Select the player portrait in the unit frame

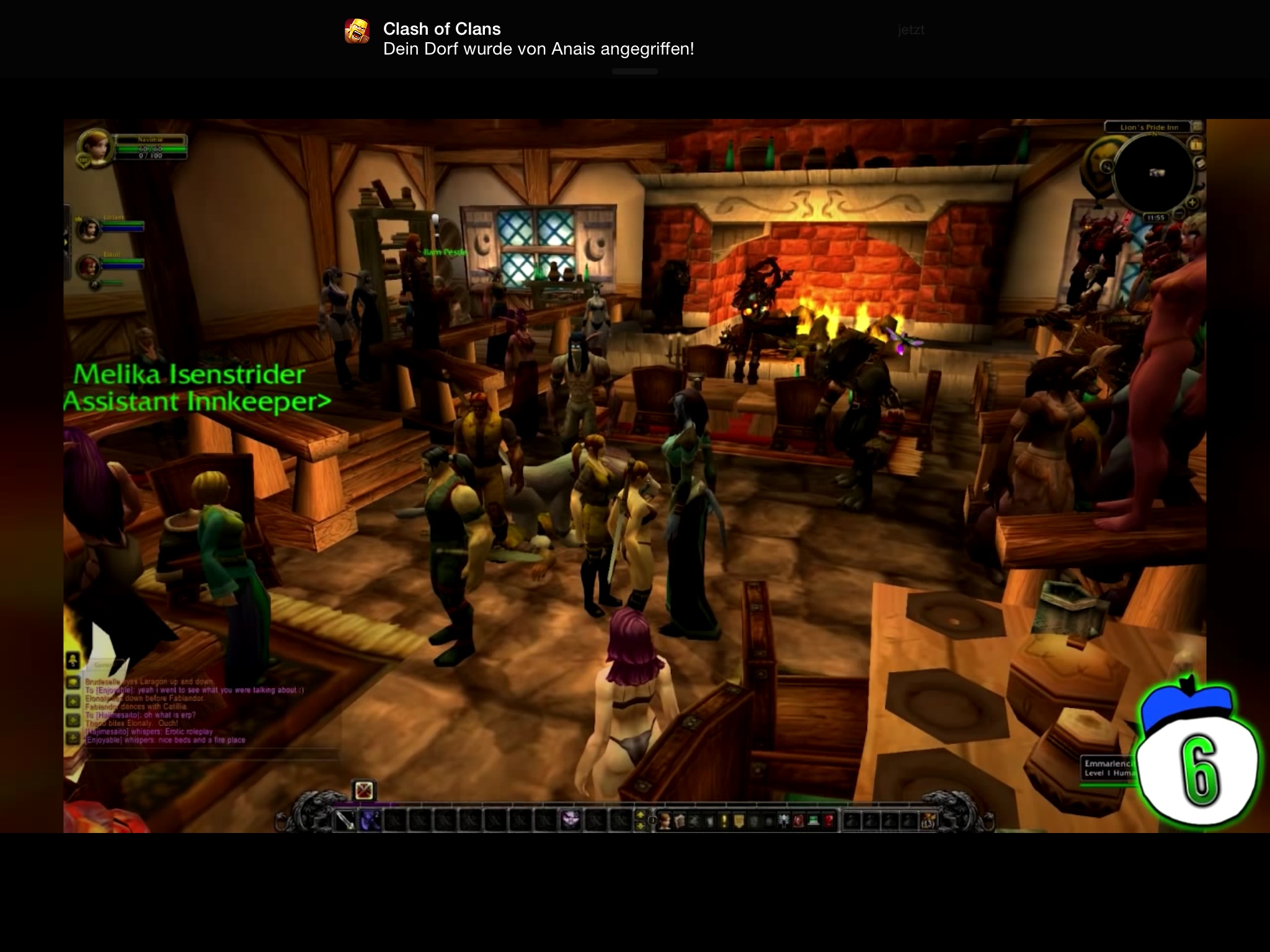[95, 146]
